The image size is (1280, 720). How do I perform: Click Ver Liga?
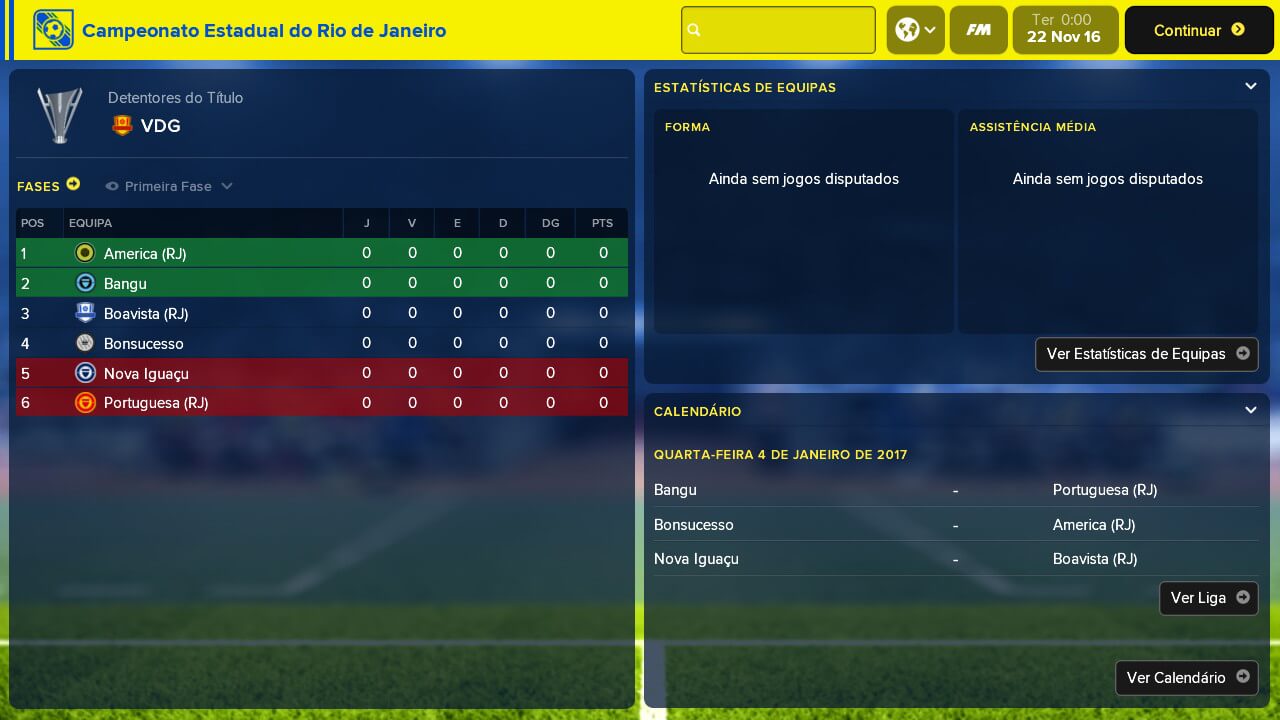point(1208,598)
